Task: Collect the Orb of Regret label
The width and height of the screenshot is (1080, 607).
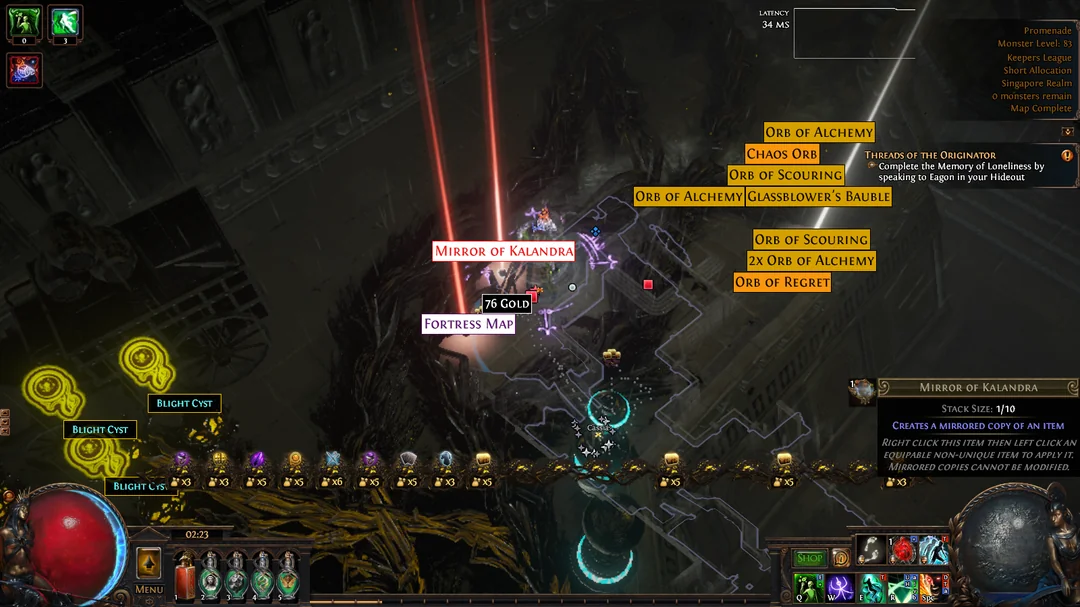Action: [x=782, y=283]
